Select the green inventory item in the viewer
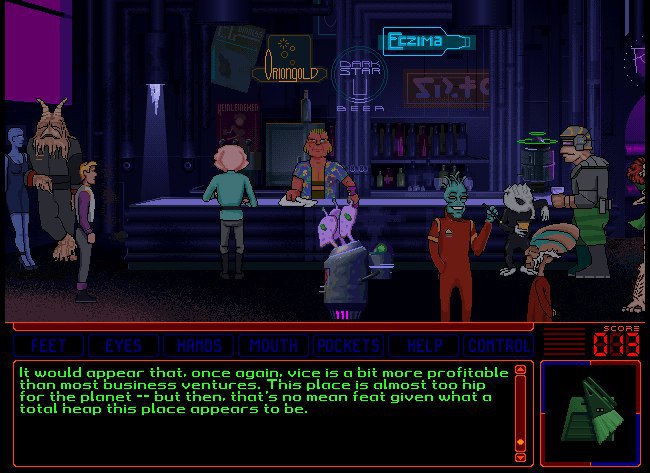Image resolution: width=650 pixels, height=473 pixels. tap(590, 412)
